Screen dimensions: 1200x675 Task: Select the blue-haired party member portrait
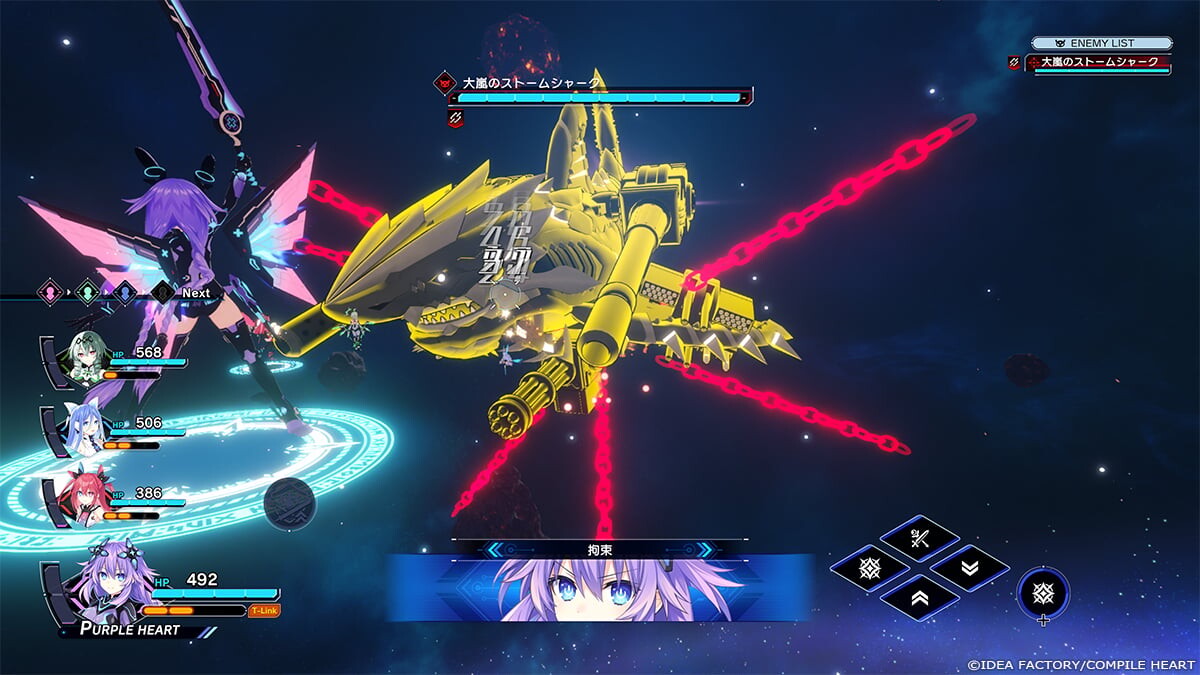pos(83,428)
